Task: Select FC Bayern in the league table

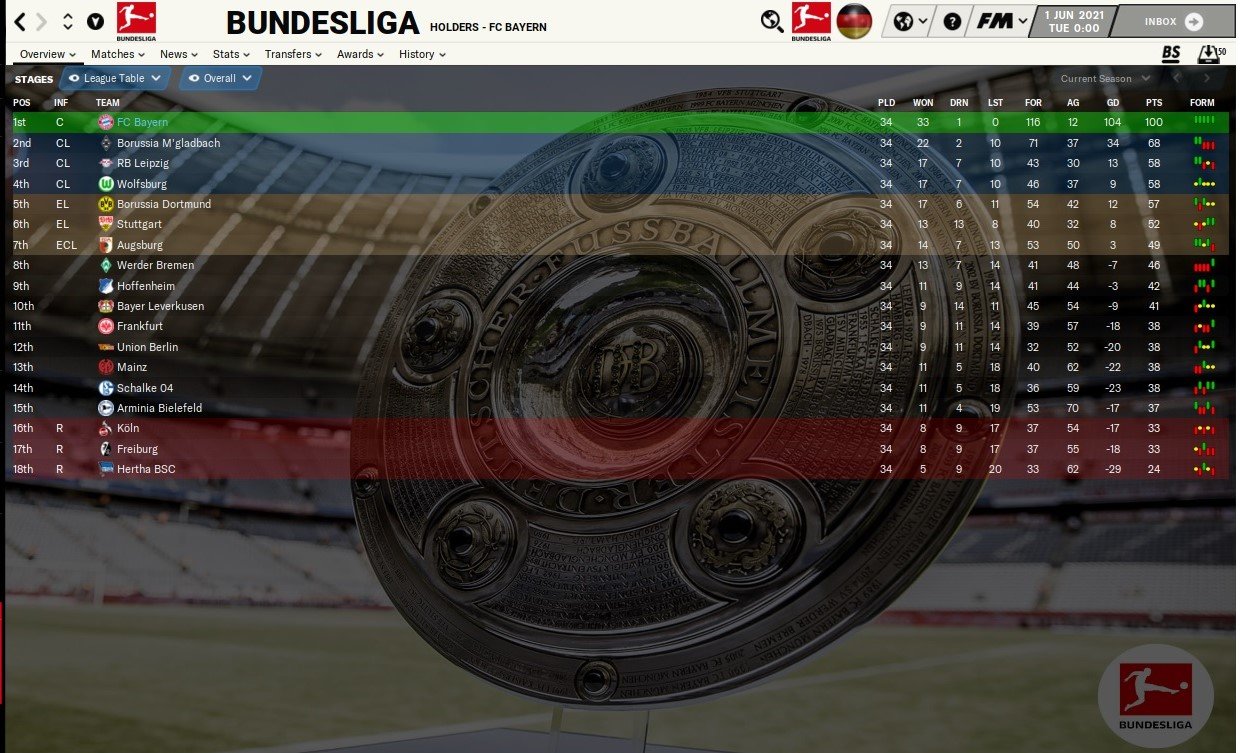Action: click(142, 122)
